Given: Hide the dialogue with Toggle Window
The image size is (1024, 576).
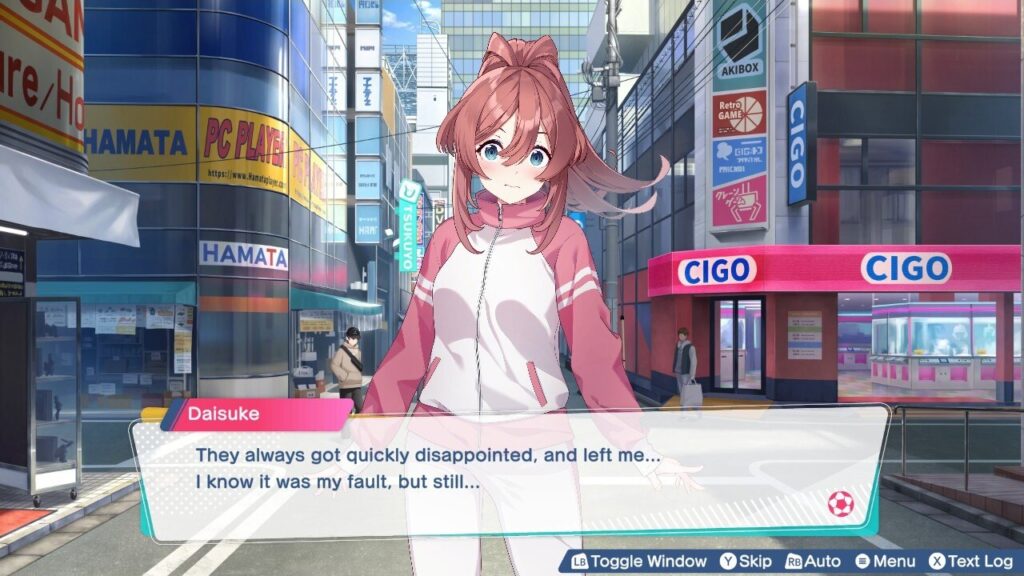Looking at the screenshot, I should coord(639,562).
